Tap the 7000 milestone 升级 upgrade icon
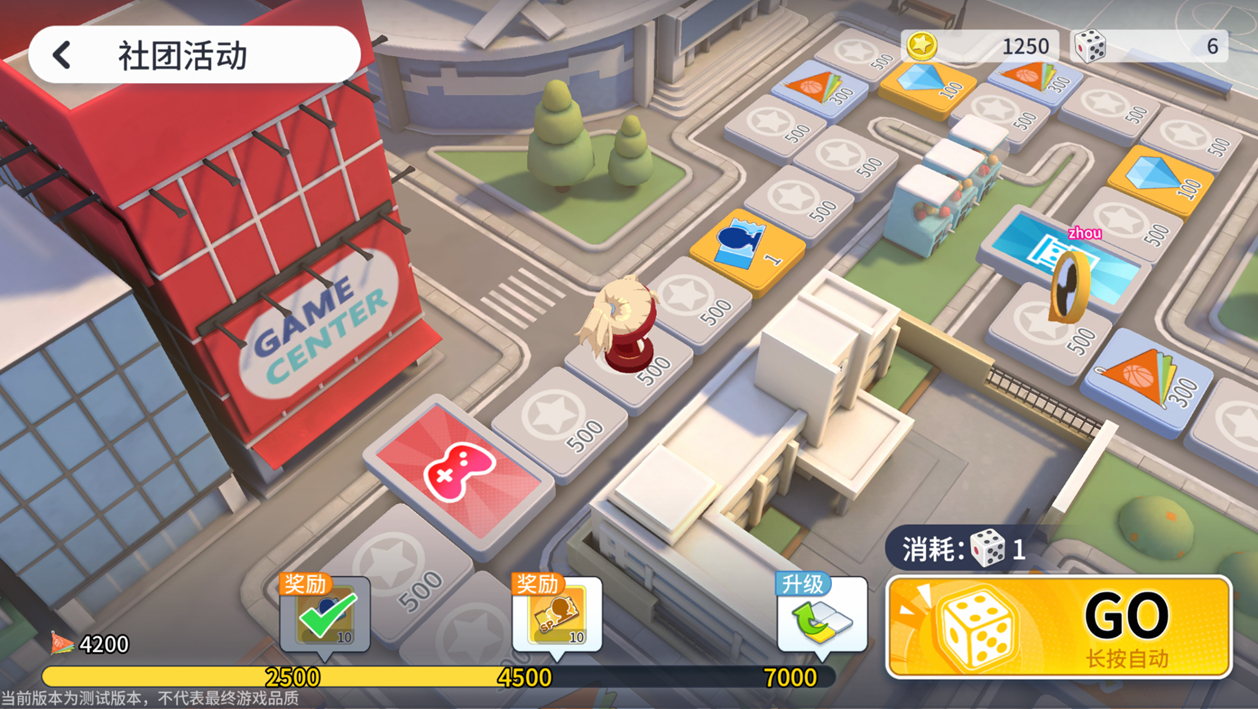Image resolution: width=1258 pixels, height=709 pixels. (x=822, y=617)
